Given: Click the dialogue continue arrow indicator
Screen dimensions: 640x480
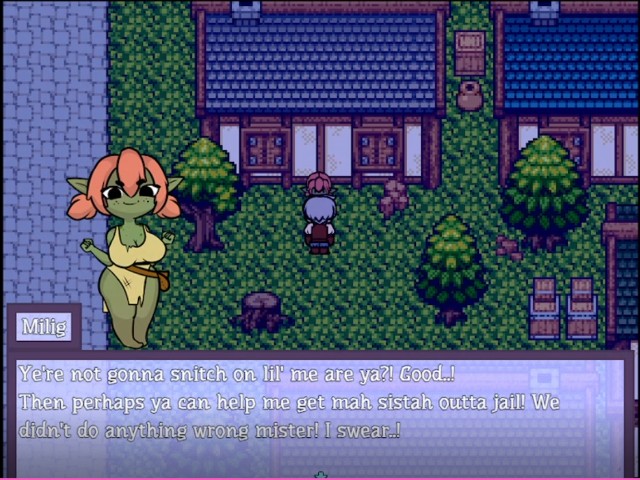Looking at the screenshot, I should coord(320,474).
